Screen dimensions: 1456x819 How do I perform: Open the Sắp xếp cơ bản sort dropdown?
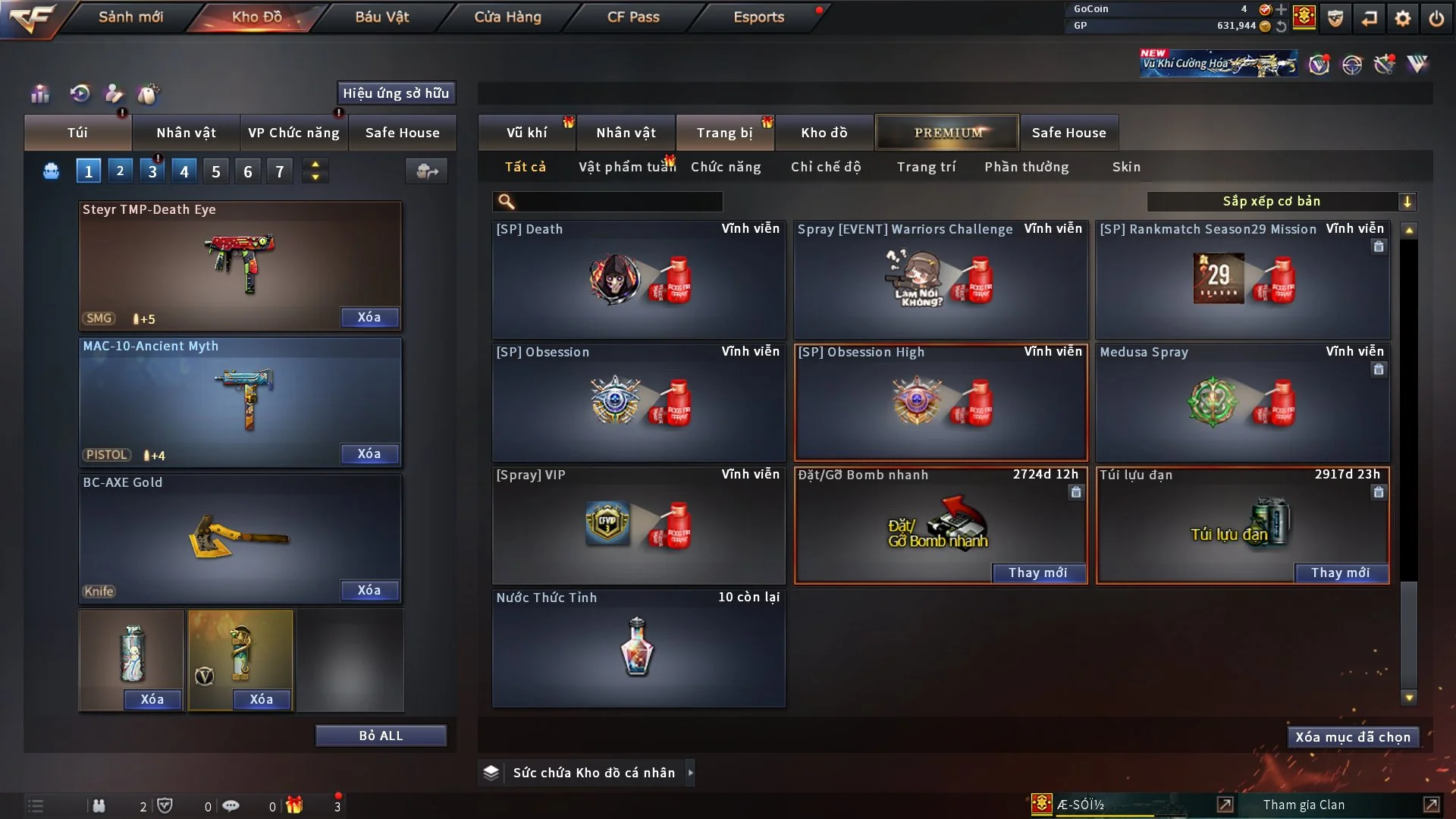[1281, 202]
